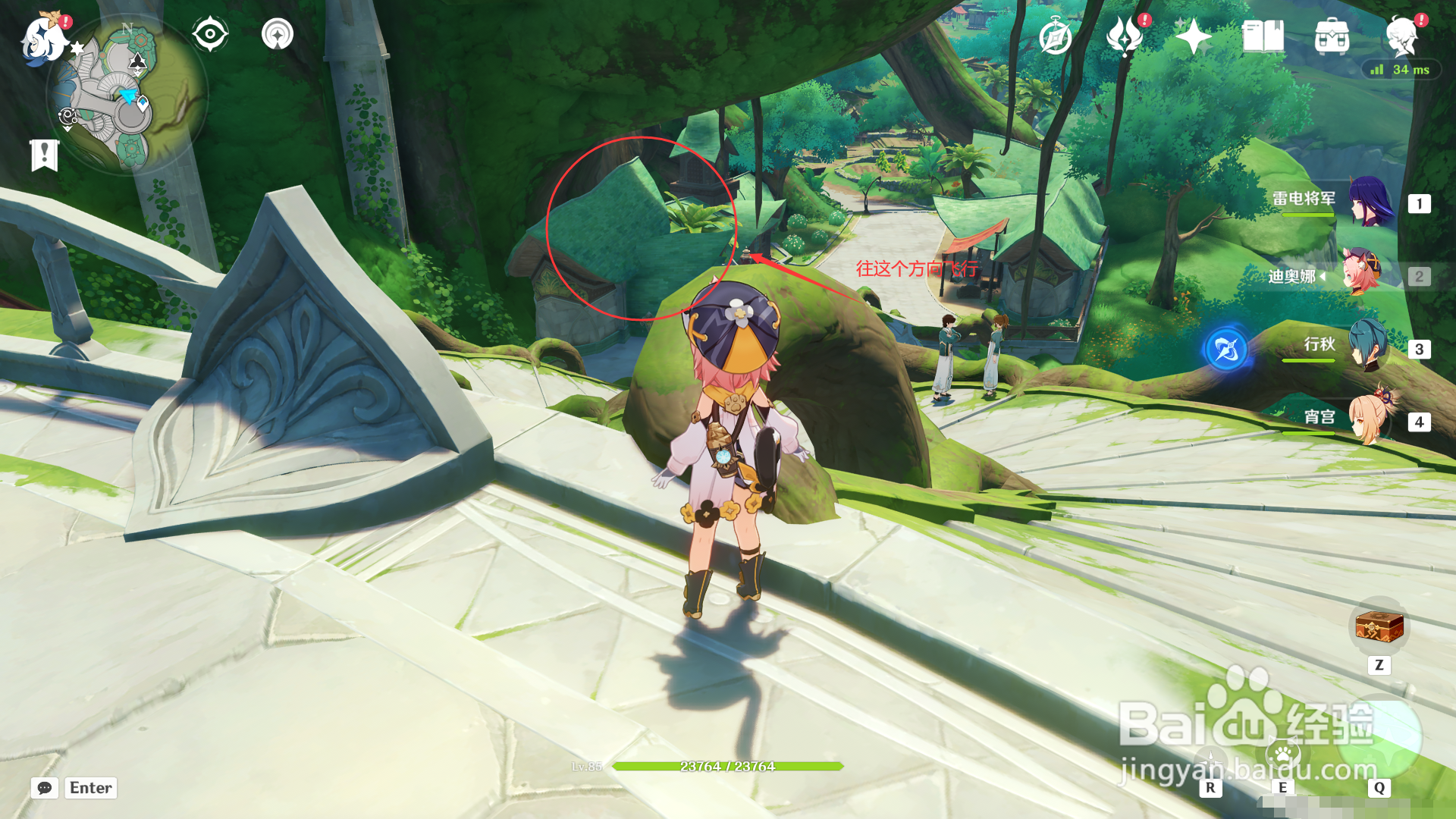Toggle the elemental sight eye icon
Image resolution: width=1456 pixels, height=819 pixels.
(x=210, y=35)
